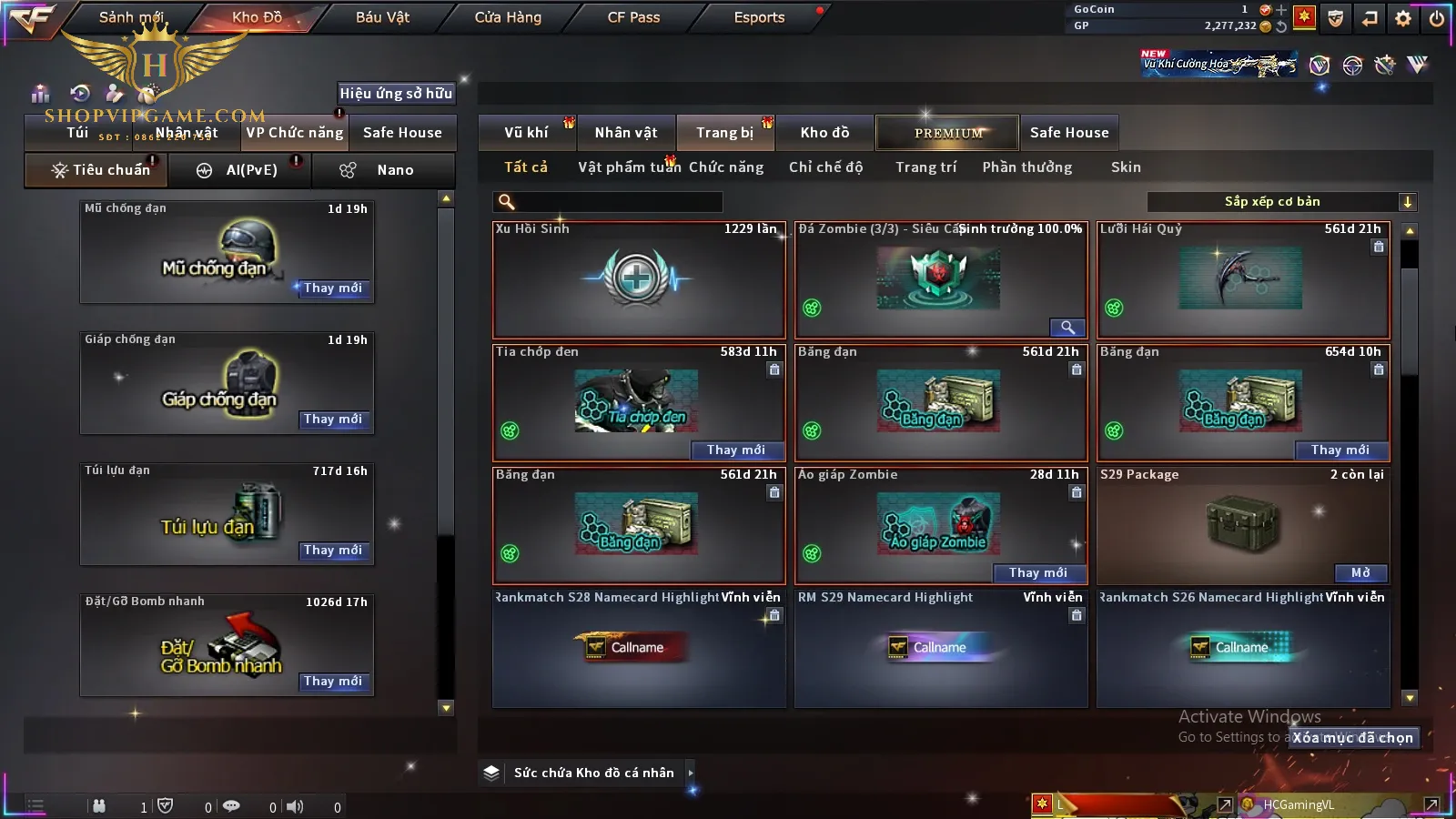Go to the Sảnh mới lobby
This screenshot has width=1456, height=819.
[131, 17]
